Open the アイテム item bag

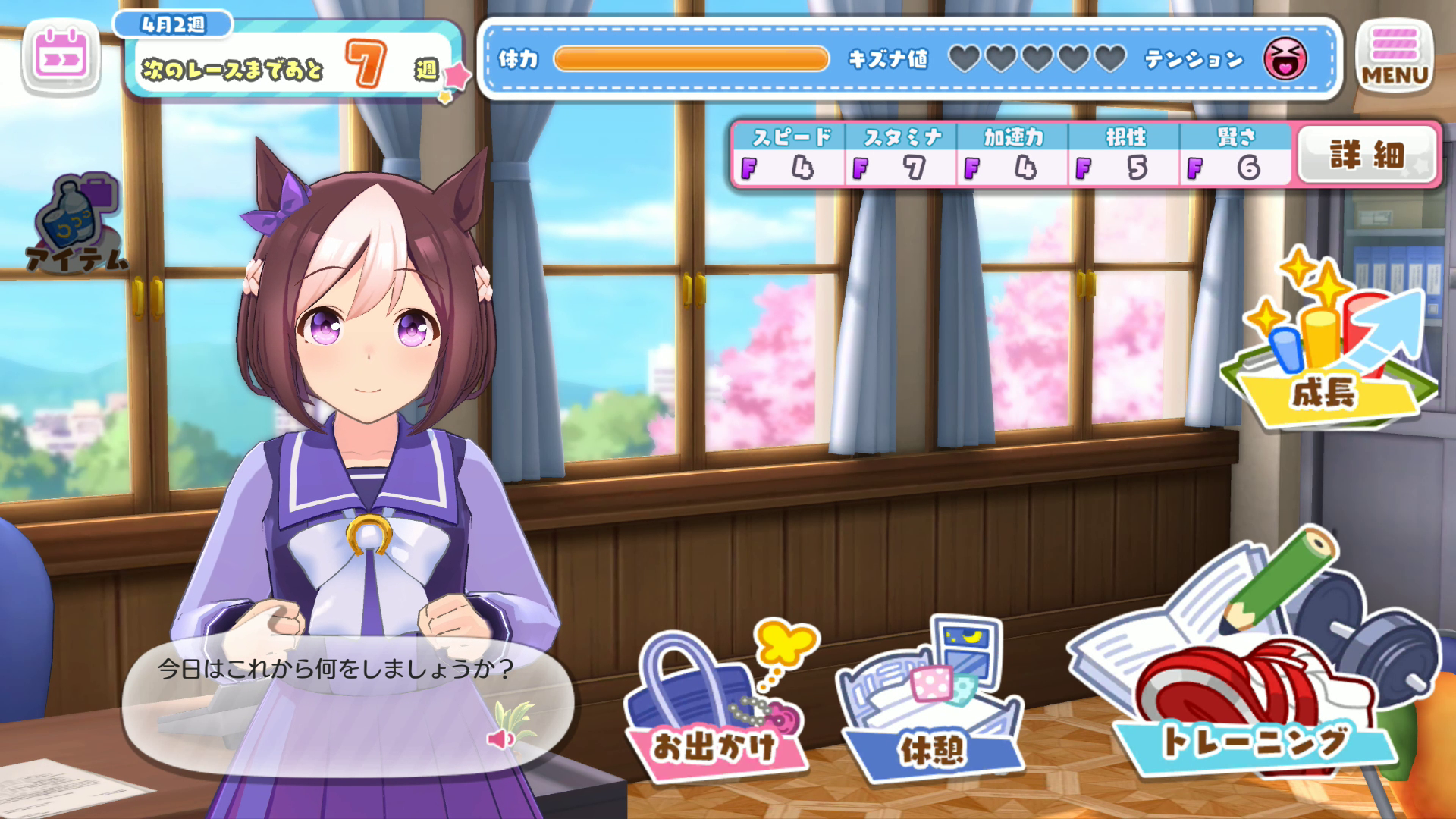[76, 224]
